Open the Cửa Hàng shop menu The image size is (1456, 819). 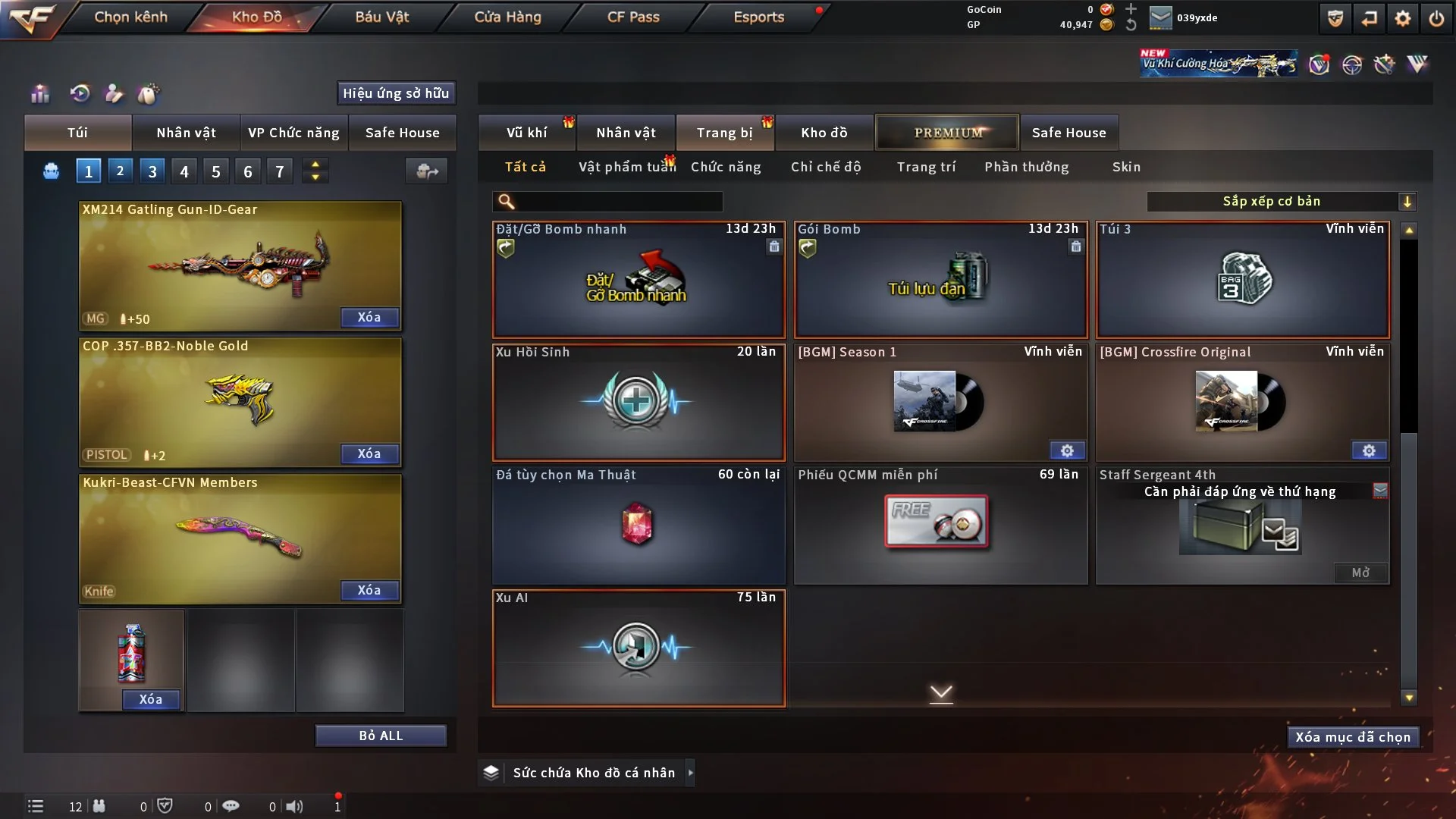[507, 17]
